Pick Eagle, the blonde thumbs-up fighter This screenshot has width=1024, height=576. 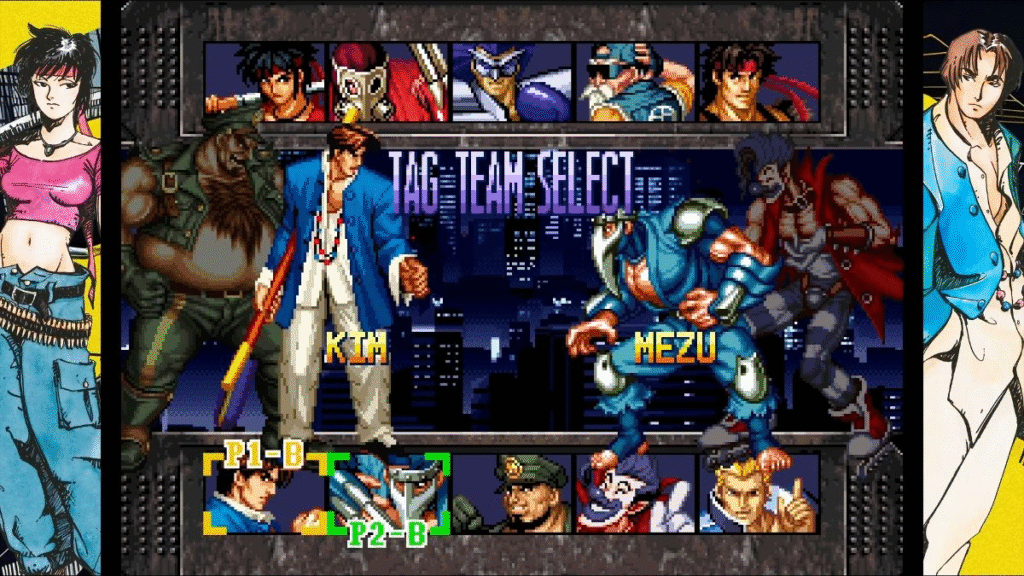tap(758, 493)
